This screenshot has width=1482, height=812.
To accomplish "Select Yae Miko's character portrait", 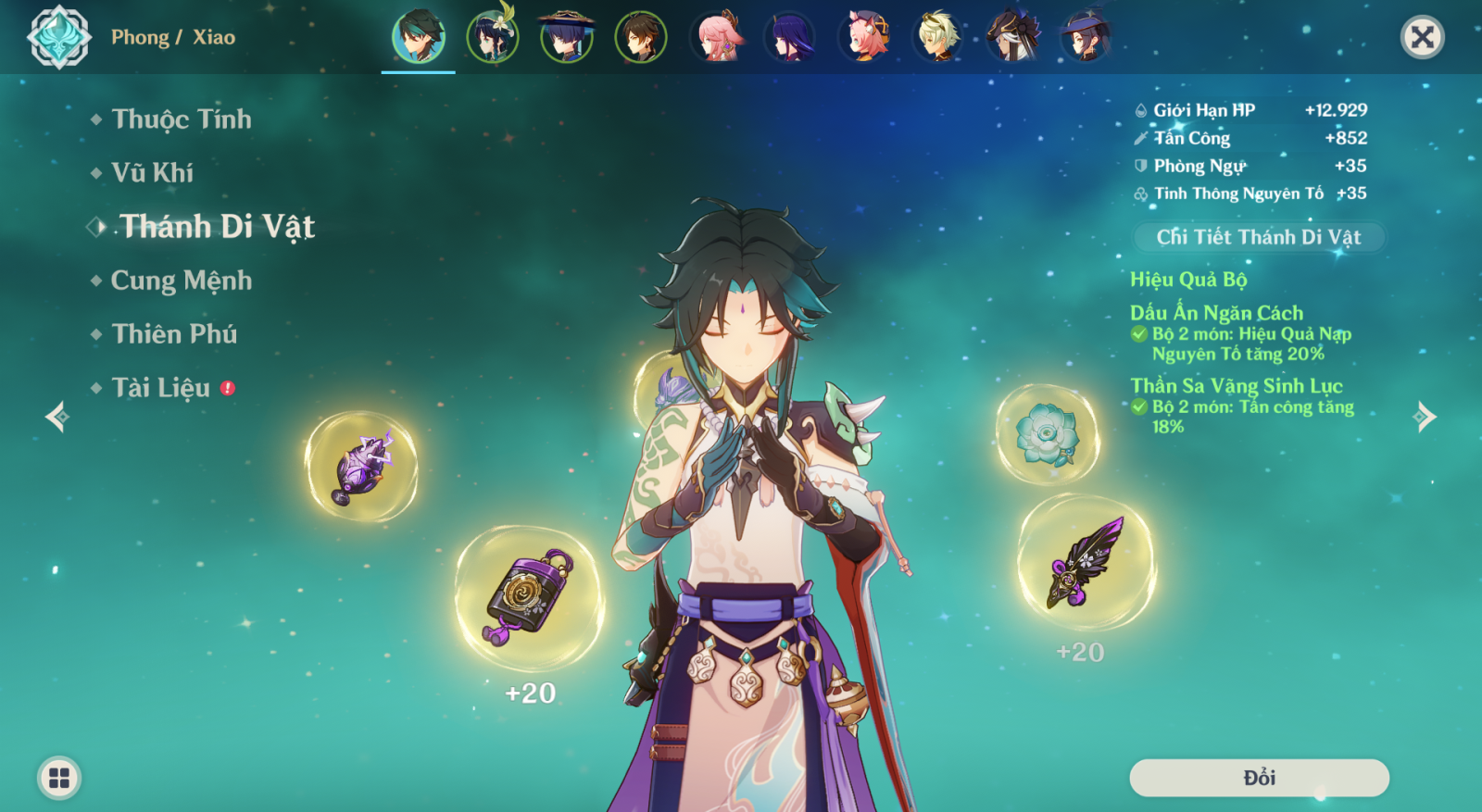I will point(716,38).
